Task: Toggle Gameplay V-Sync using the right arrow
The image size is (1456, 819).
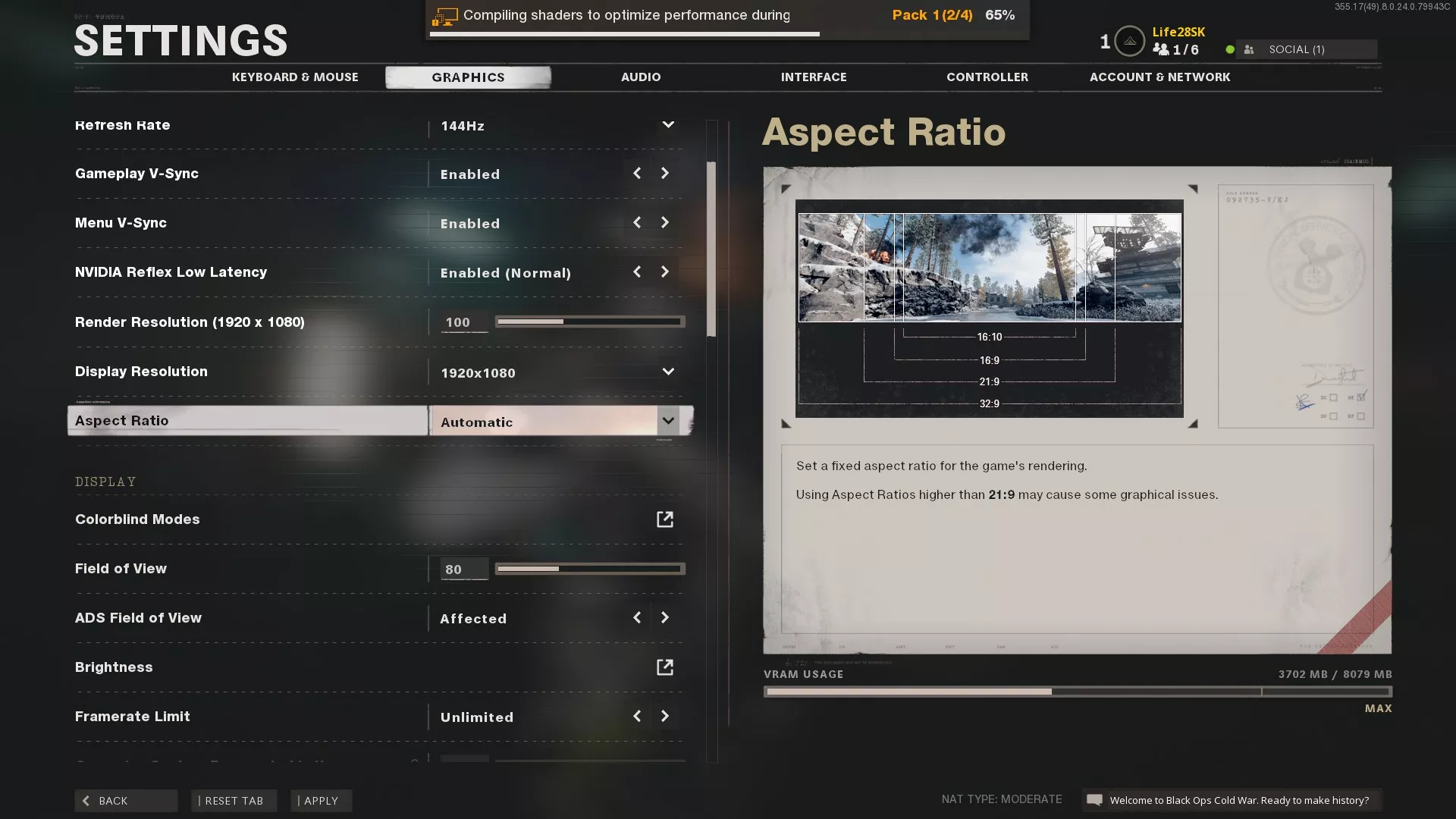Action: coord(665,173)
